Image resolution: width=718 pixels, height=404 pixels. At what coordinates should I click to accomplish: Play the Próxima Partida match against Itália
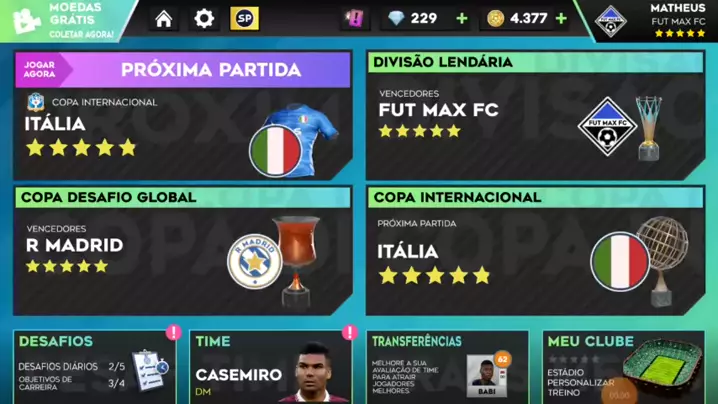pos(182,115)
